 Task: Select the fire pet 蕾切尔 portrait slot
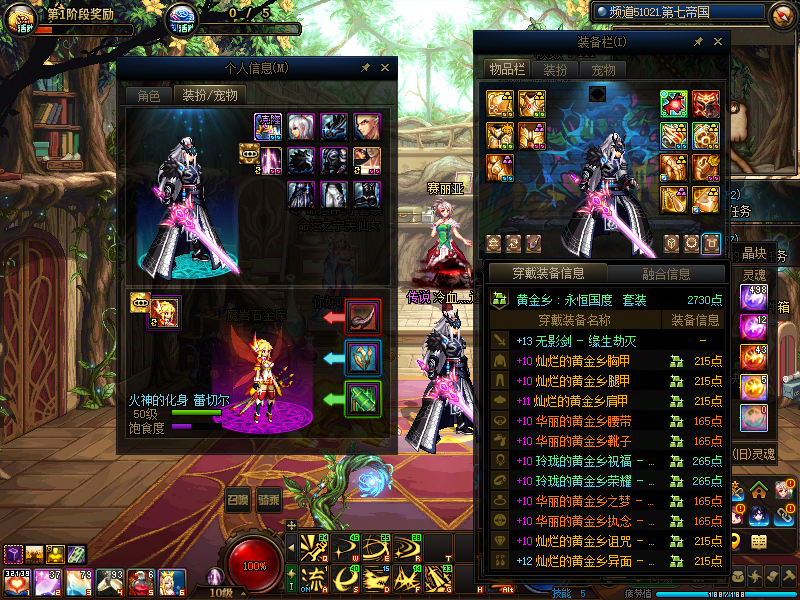165,313
